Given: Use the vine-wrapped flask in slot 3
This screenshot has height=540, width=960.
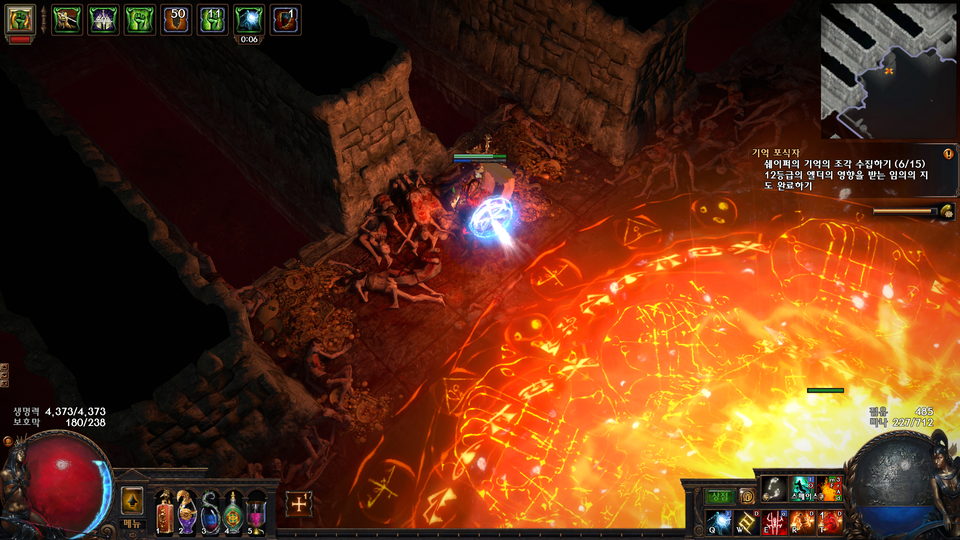Looking at the screenshot, I should tap(210, 512).
